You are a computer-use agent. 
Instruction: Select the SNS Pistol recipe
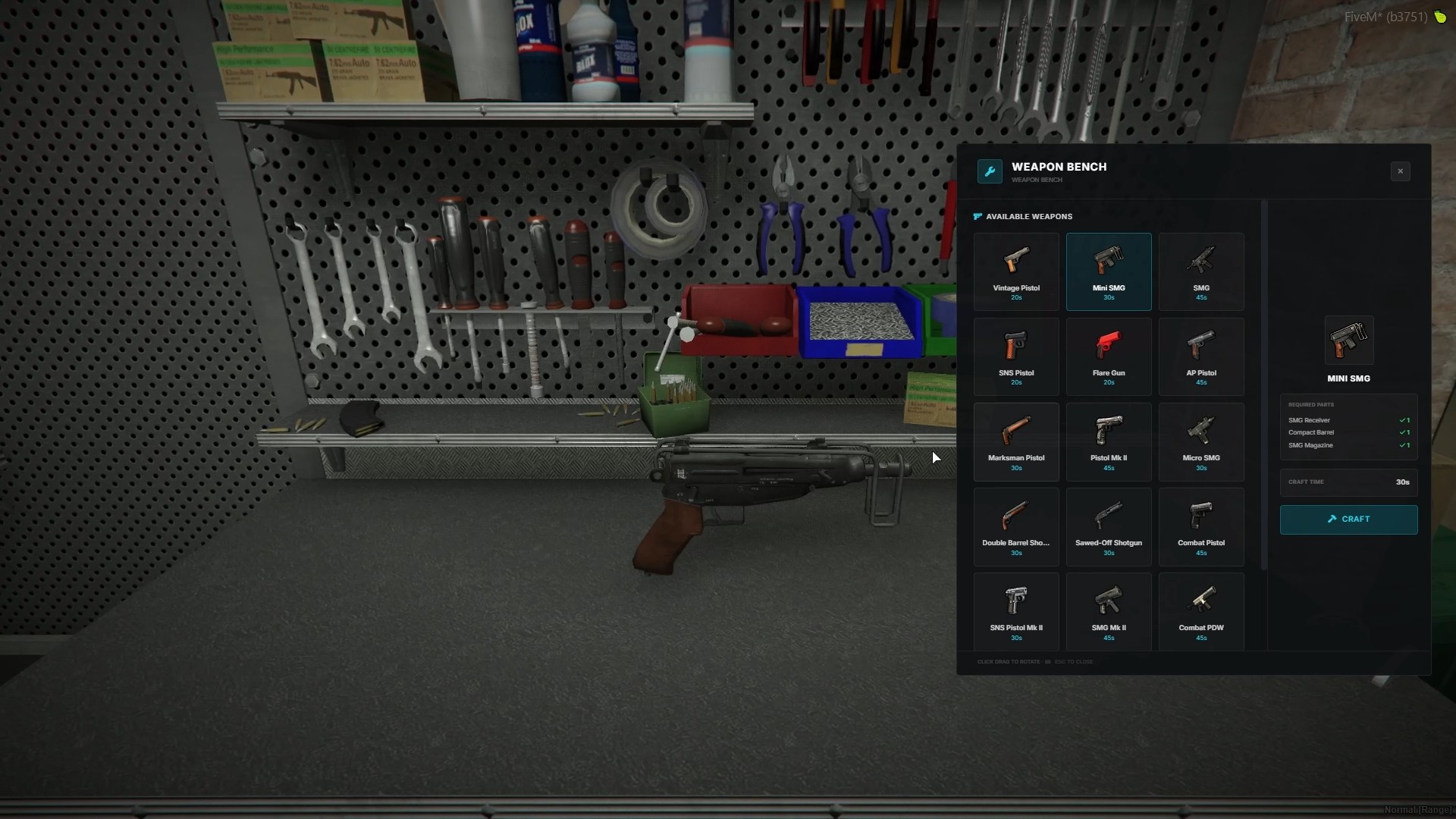click(1016, 356)
